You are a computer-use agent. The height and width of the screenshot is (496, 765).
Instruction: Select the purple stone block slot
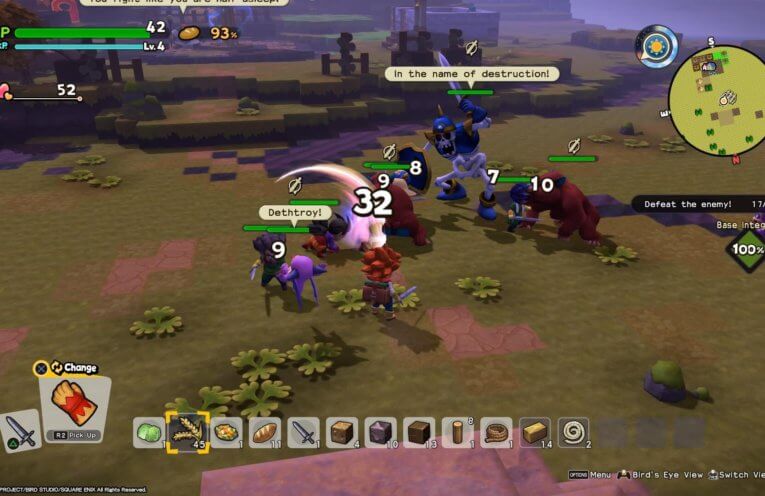(380, 433)
